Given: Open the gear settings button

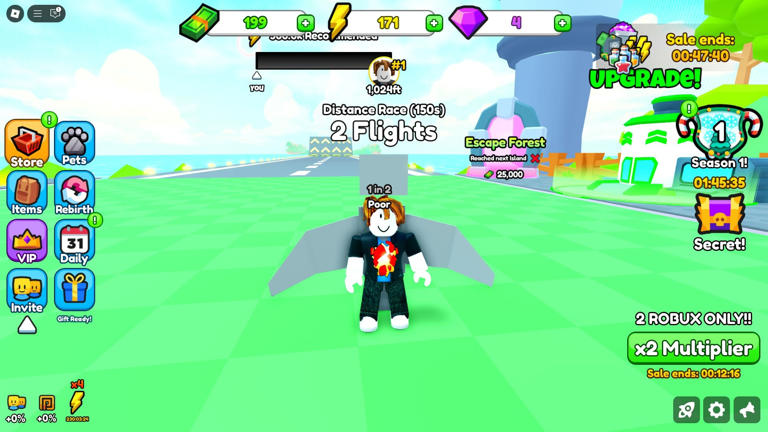Looking at the screenshot, I should (716, 410).
